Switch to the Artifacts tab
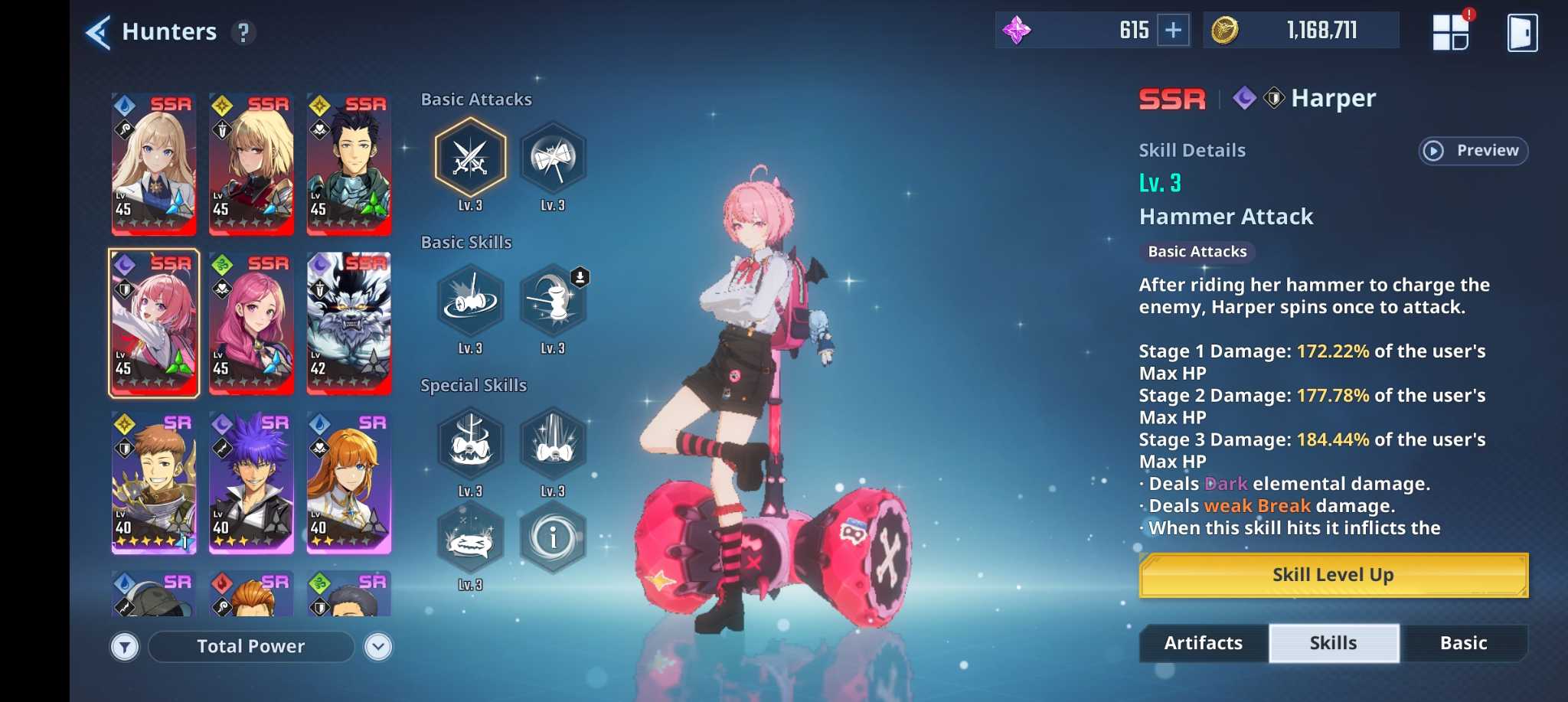Viewport: 1568px width, 702px height. tap(1203, 643)
